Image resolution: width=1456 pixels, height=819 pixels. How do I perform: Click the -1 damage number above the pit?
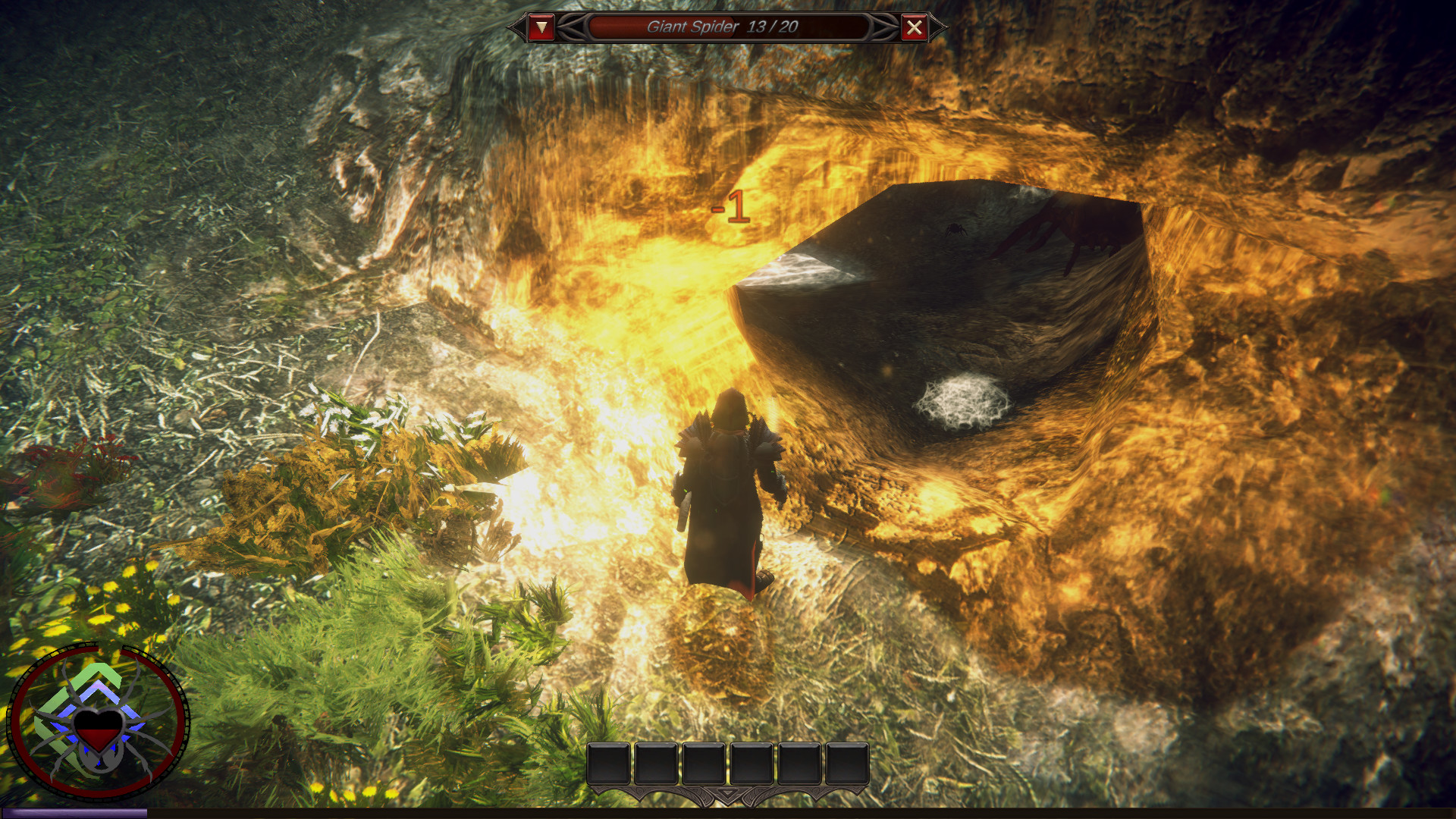point(732,206)
